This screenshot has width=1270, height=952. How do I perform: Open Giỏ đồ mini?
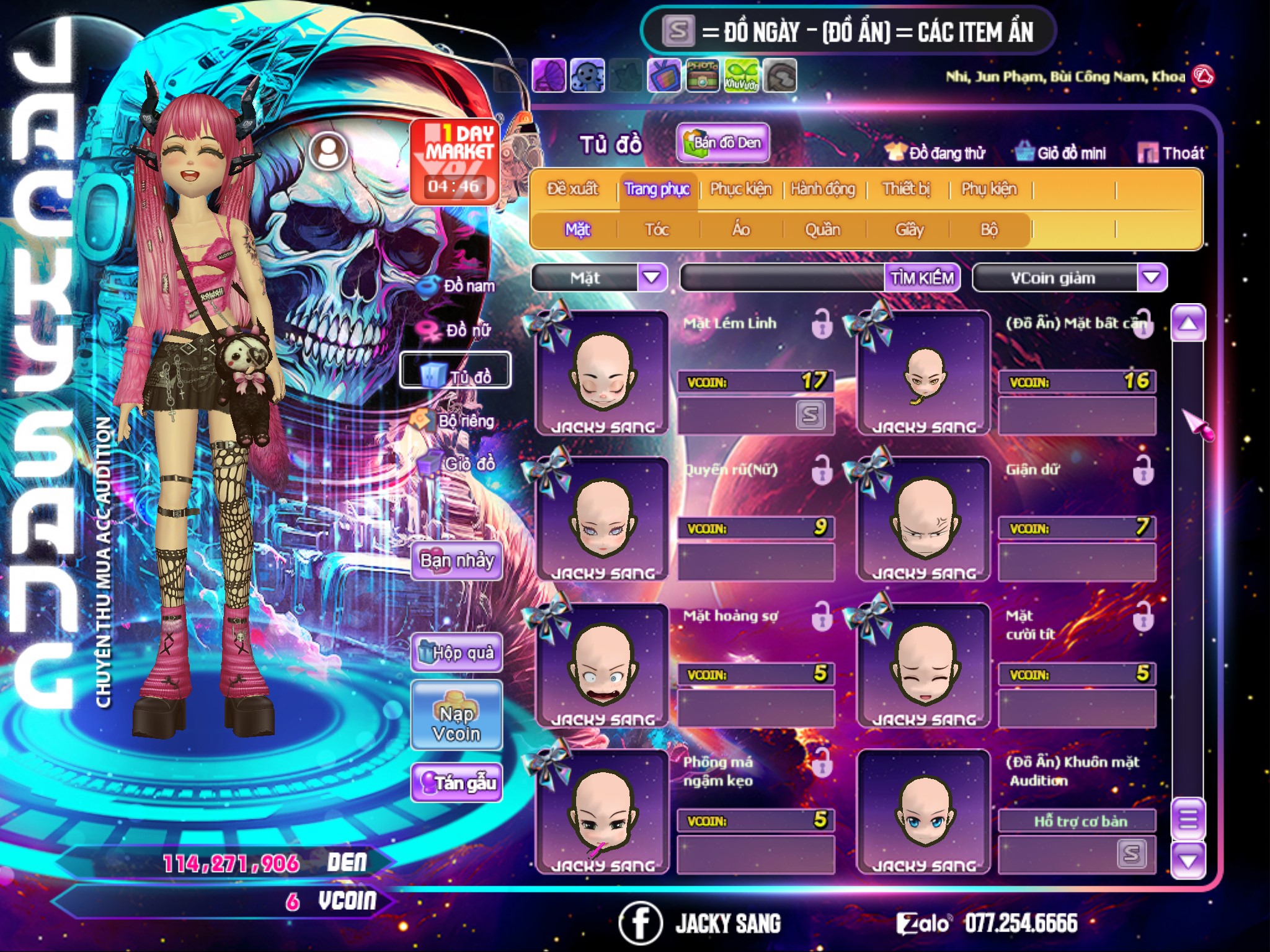click(x=1062, y=153)
